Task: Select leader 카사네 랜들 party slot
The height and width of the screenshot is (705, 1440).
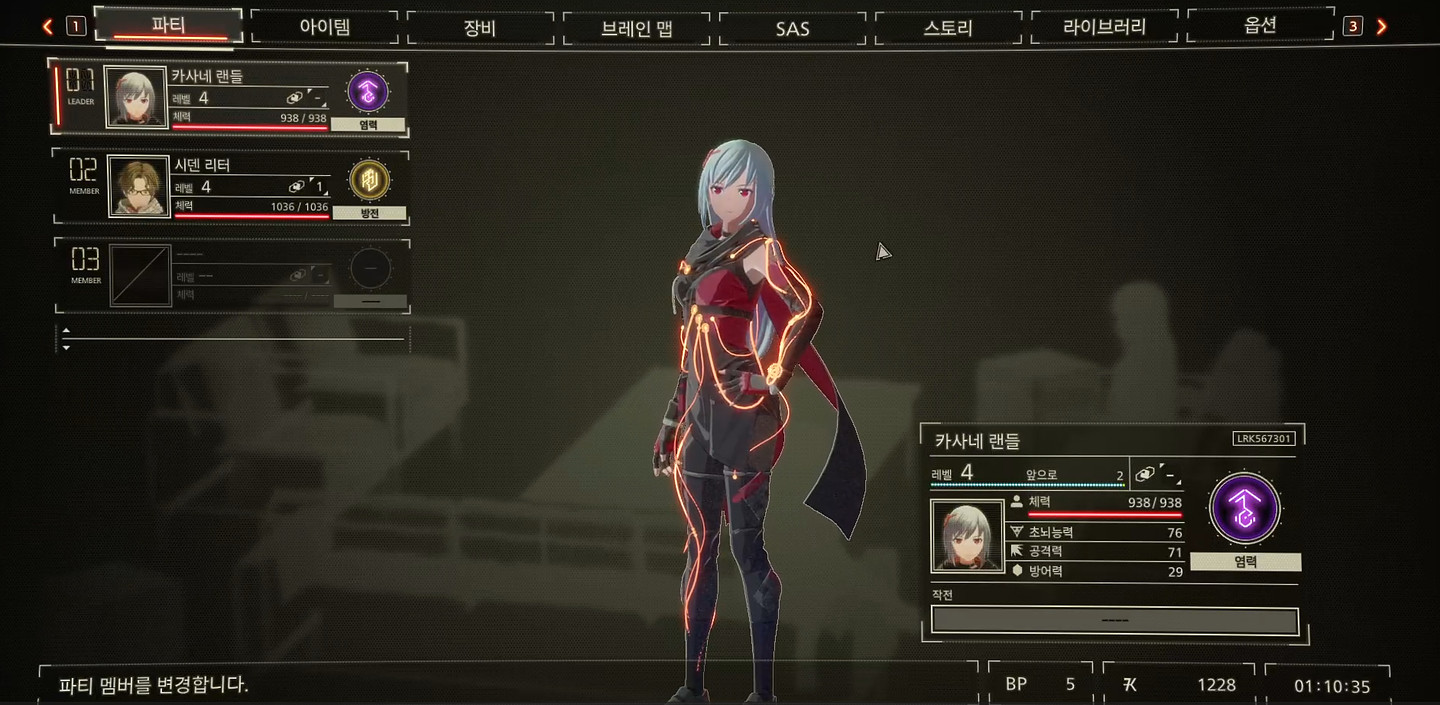Action: tap(230, 97)
